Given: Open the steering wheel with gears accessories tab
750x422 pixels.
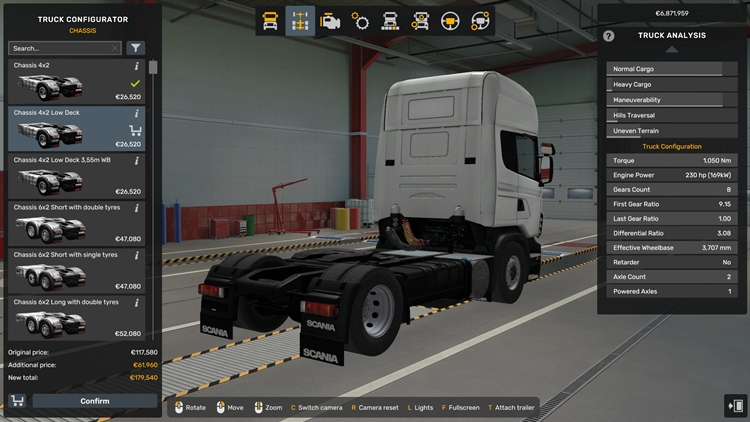Looking at the screenshot, I should click(x=481, y=21).
